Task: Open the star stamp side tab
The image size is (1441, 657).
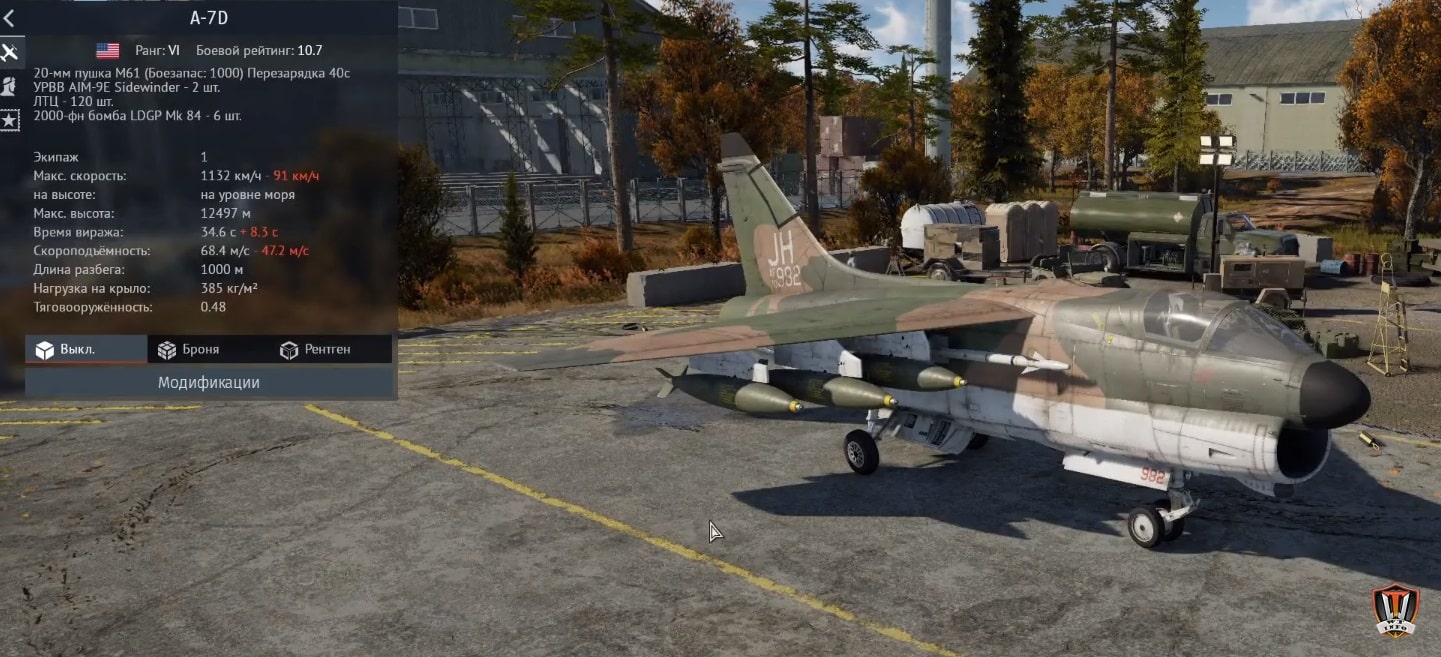Action: [x=10, y=120]
